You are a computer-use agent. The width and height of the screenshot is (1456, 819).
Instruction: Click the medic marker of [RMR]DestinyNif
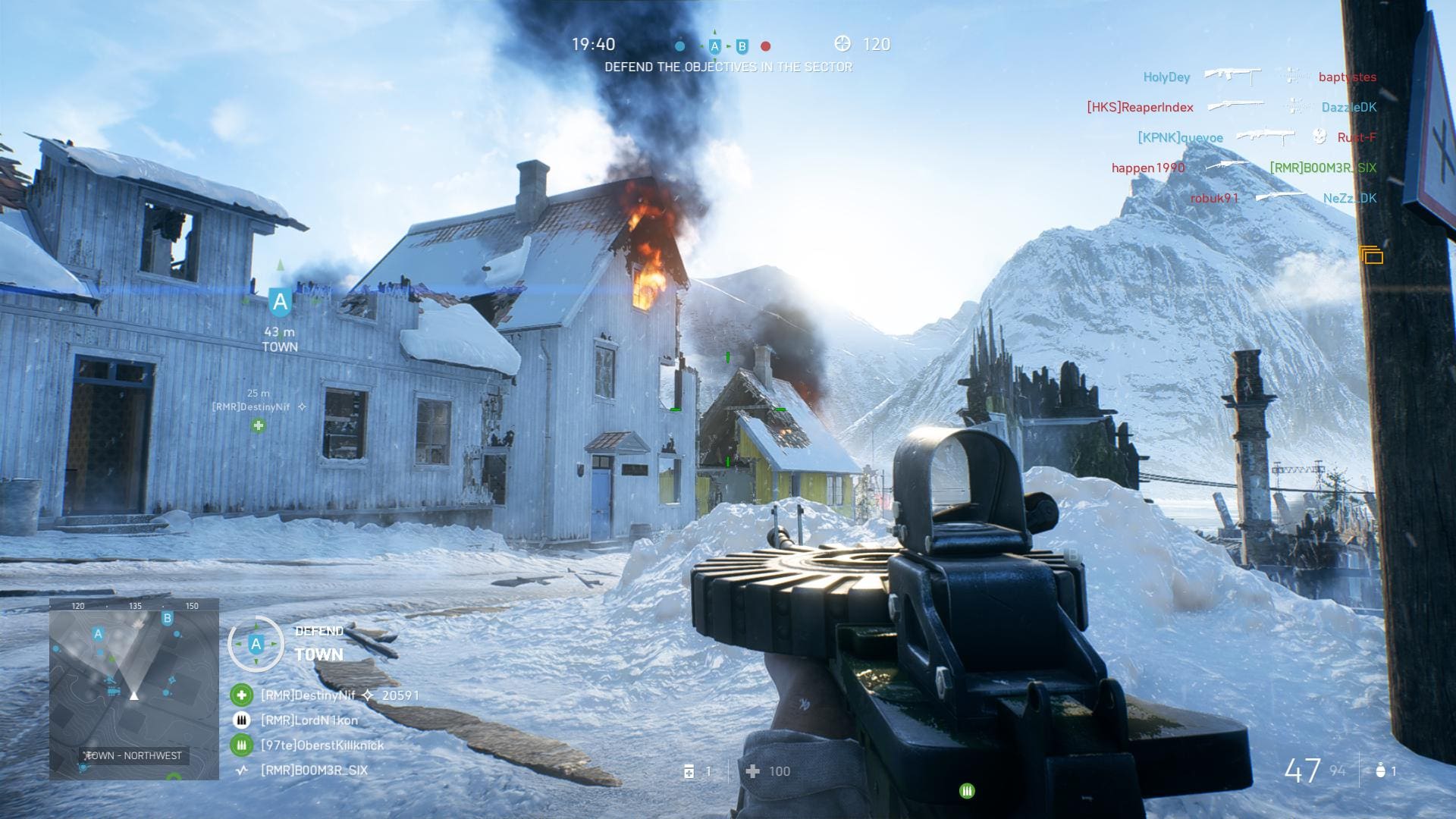(x=259, y=425)
